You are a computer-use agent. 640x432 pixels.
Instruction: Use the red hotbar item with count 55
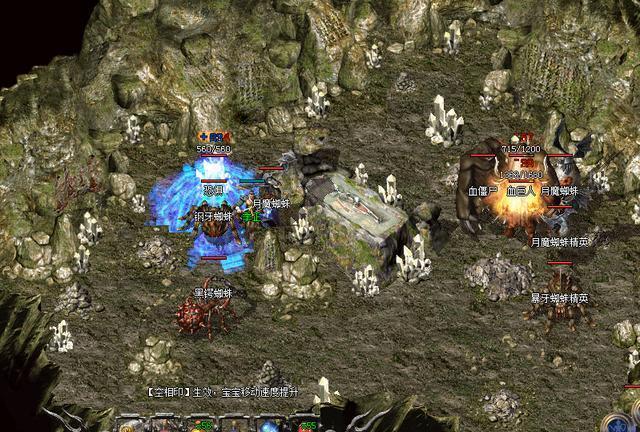304,425
